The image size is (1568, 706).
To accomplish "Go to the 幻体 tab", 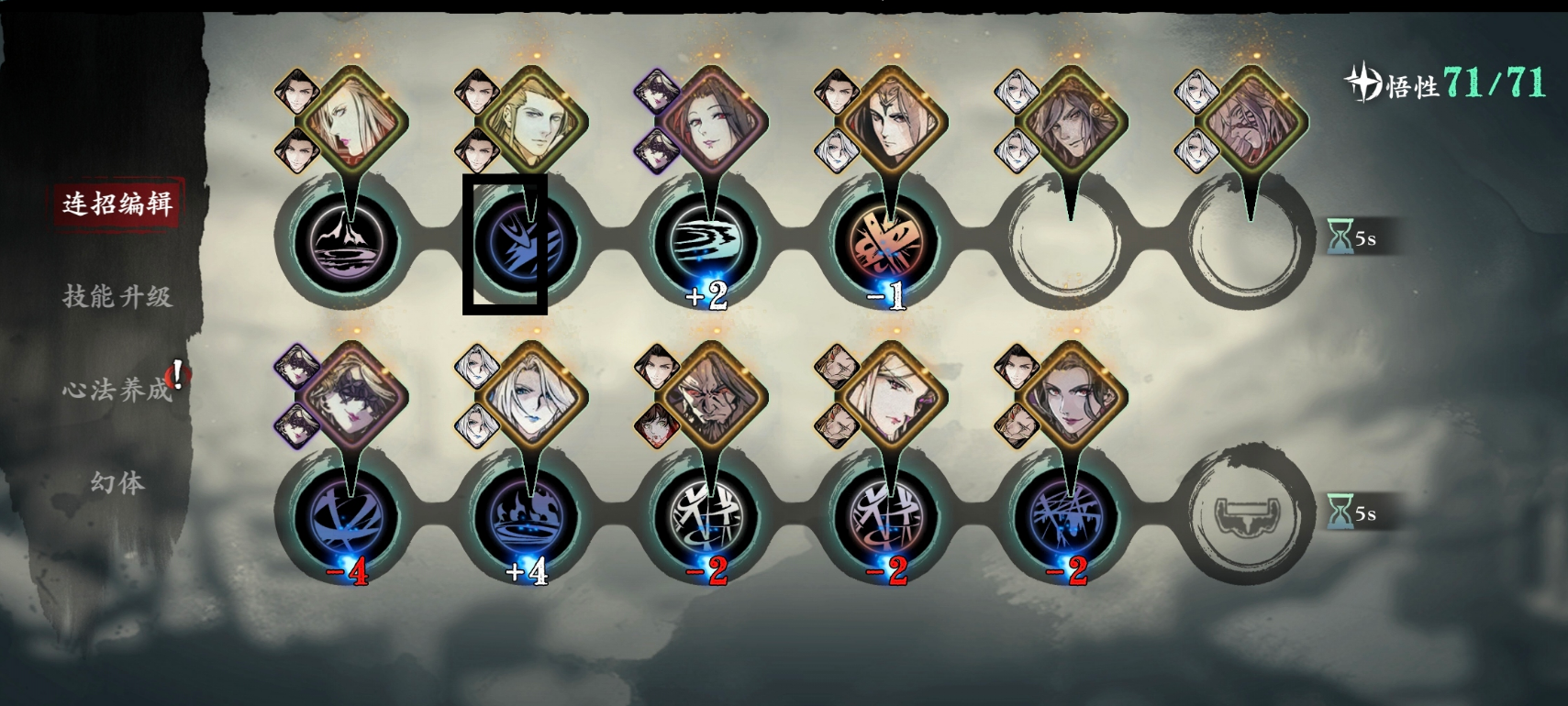I will click(117, 482).
